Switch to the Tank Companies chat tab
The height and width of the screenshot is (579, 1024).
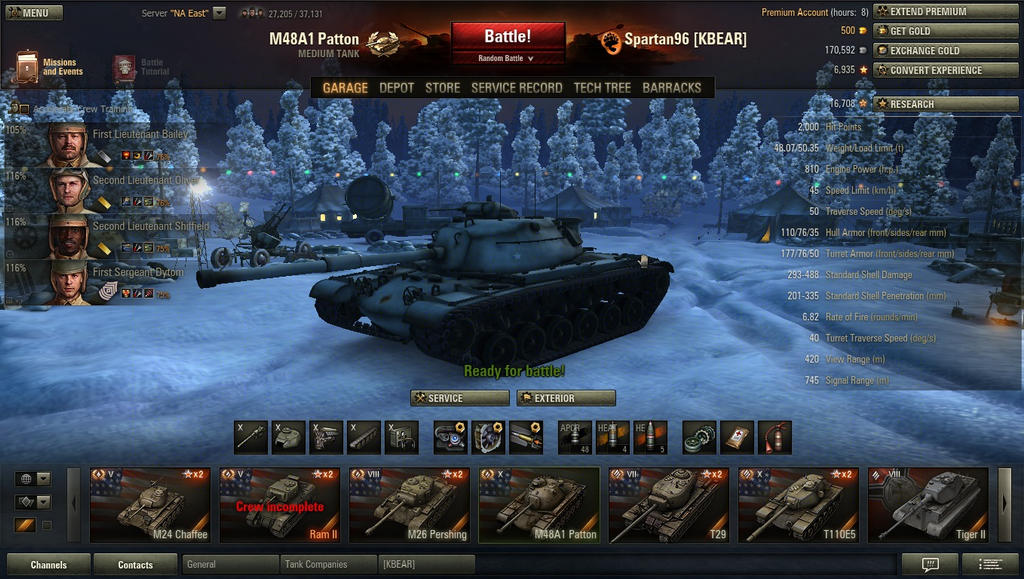[x=328, y=565]
